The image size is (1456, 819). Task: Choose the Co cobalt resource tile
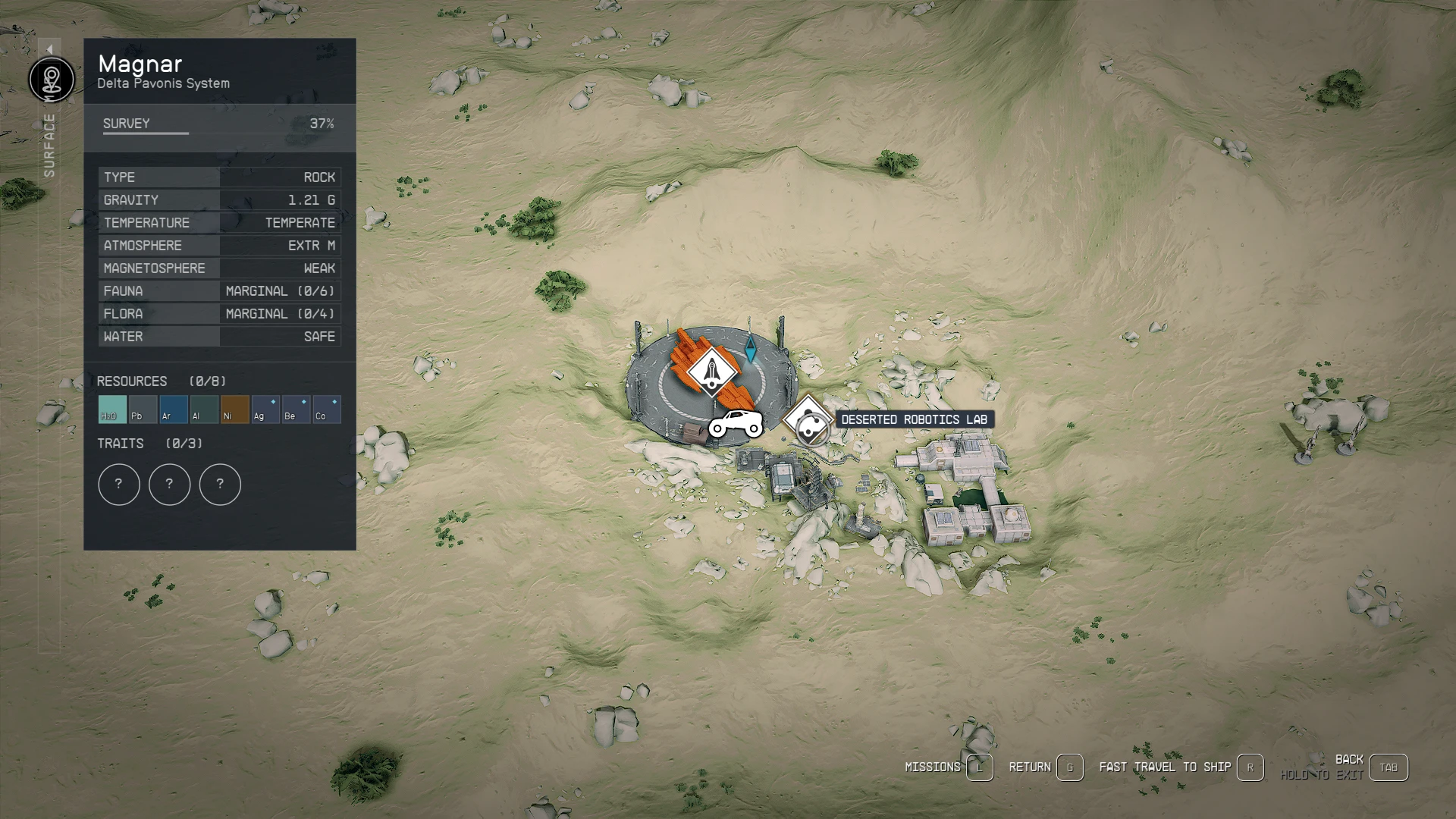pyautogui.click(x=327, y=409)
